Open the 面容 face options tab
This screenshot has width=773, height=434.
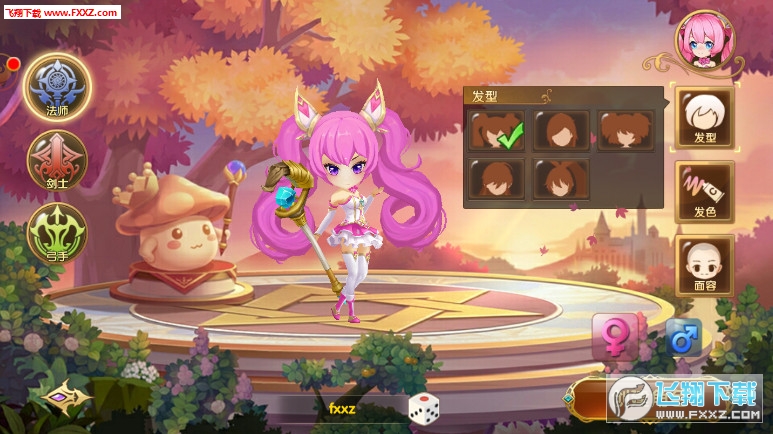tap(704, 265)
